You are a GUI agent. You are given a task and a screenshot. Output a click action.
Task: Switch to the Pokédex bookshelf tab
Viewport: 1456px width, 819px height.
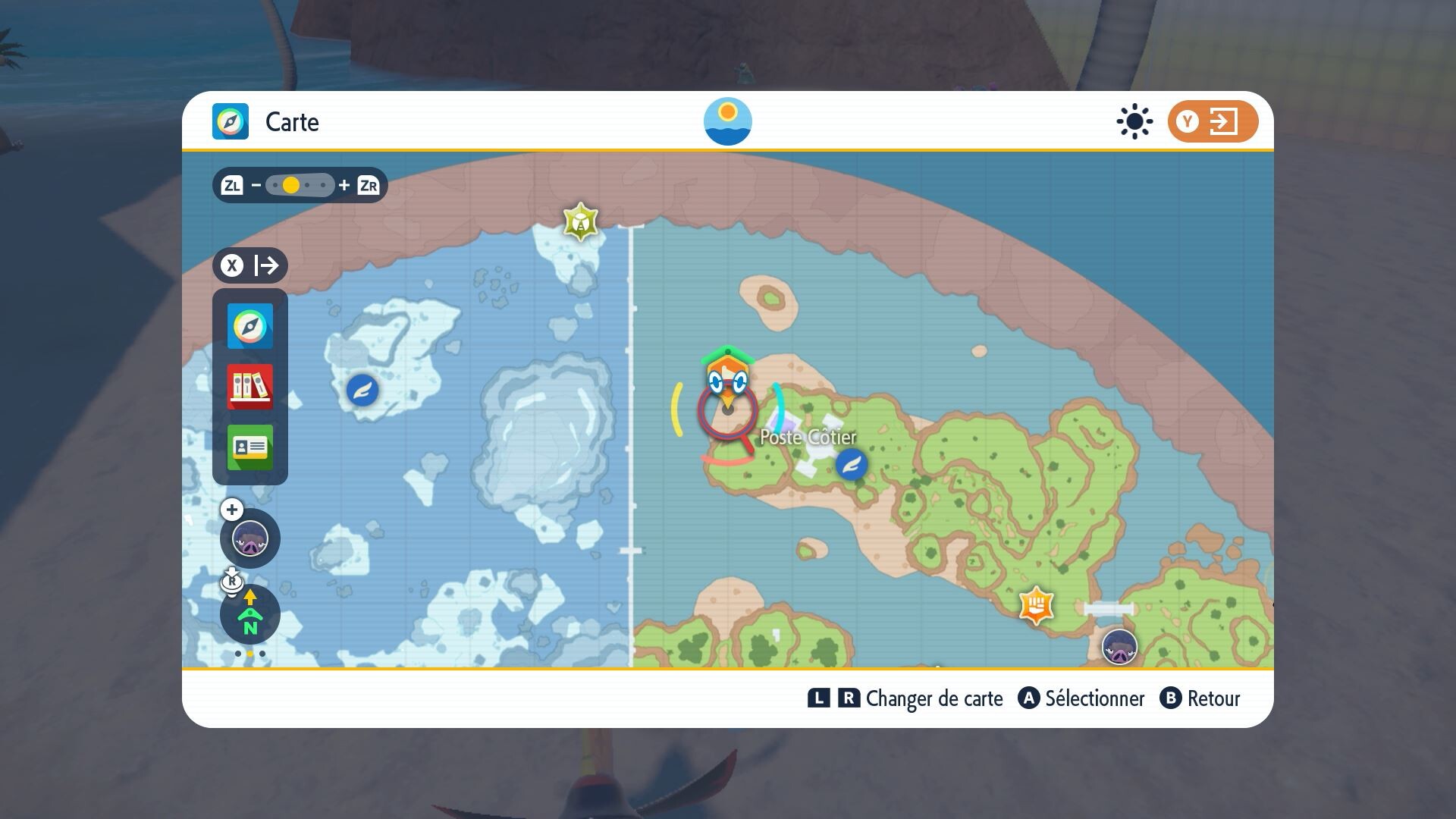tap(249, 387)
